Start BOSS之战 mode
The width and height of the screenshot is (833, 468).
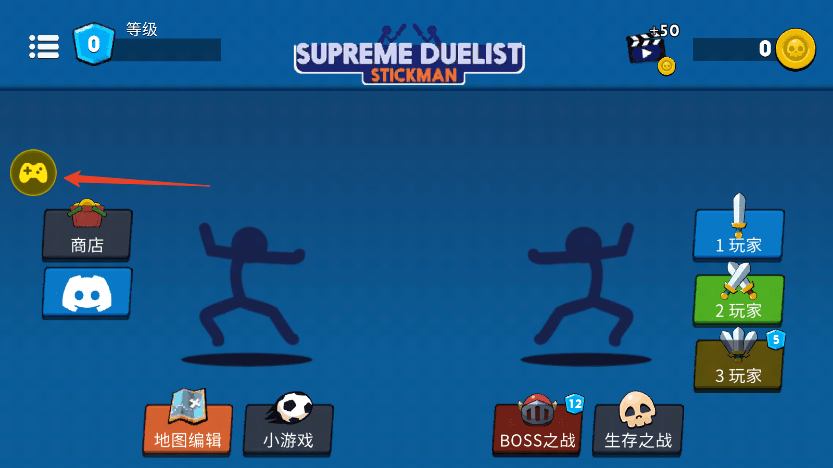point(538,428)
